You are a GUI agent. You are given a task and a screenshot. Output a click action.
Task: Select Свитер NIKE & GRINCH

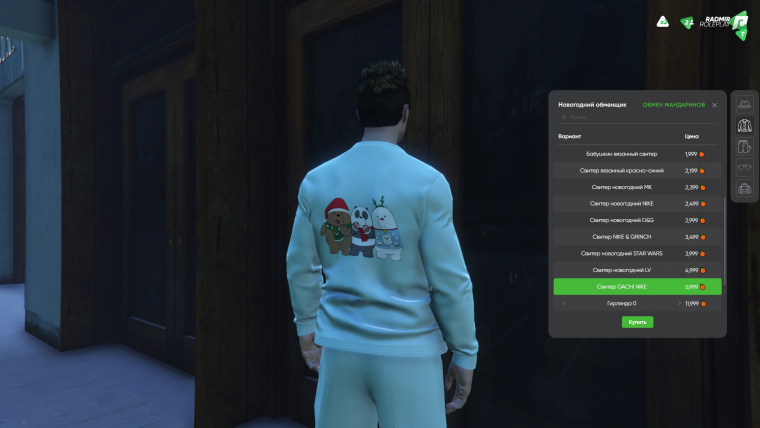(x=636, y=237)
